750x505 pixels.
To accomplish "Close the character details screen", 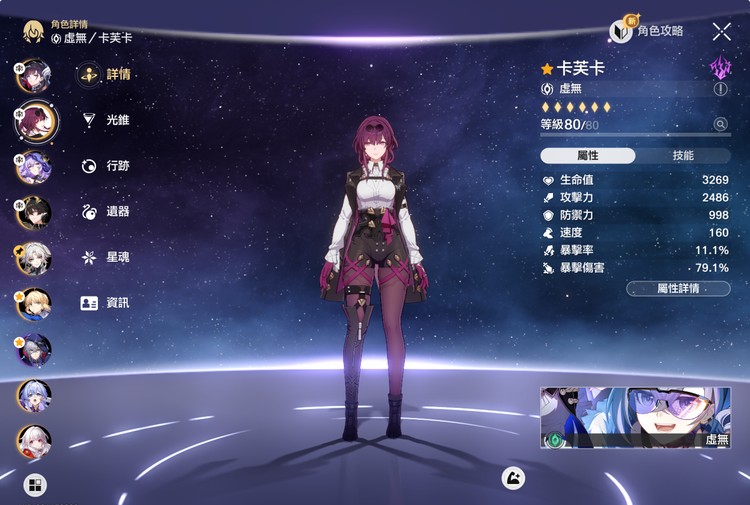I will tap(721, 32).
